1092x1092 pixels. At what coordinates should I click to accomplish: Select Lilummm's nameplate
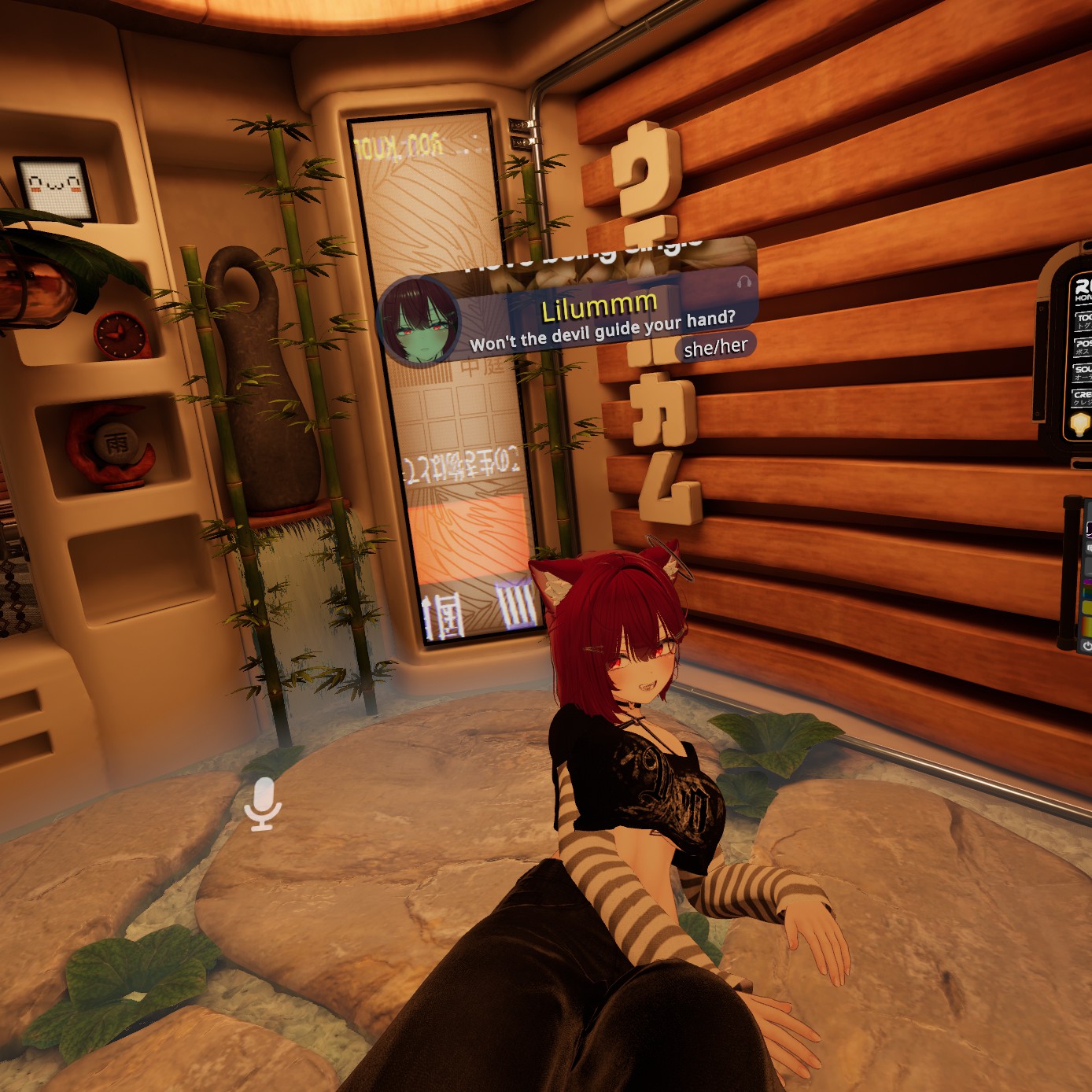point(599,308)
